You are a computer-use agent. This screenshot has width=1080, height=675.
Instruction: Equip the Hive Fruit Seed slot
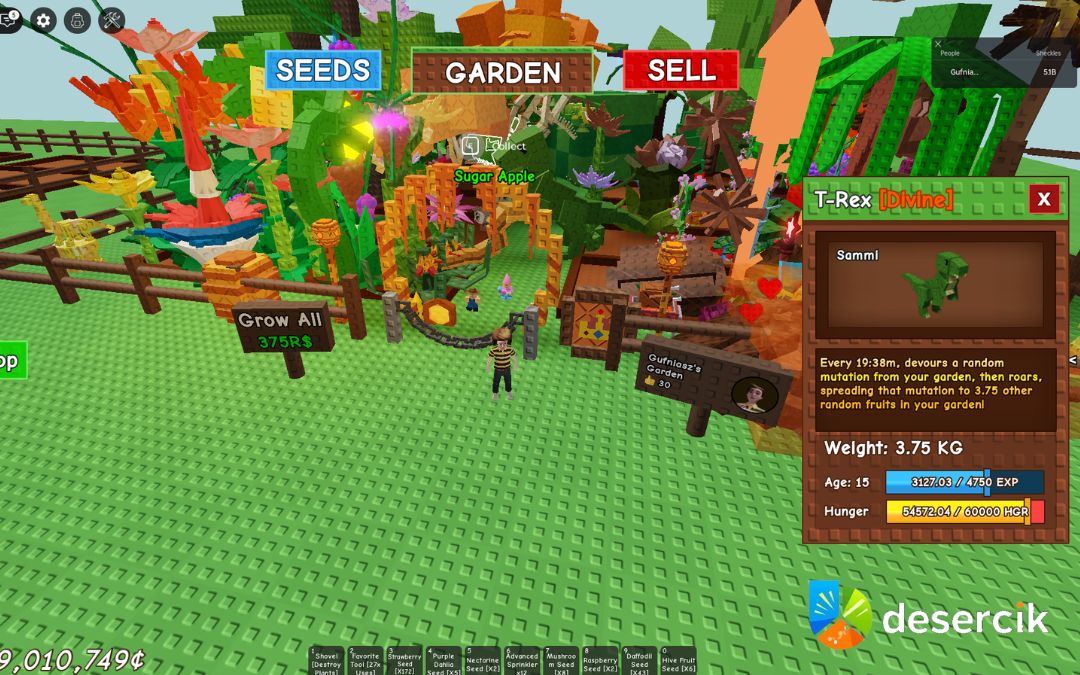point(677,661)
